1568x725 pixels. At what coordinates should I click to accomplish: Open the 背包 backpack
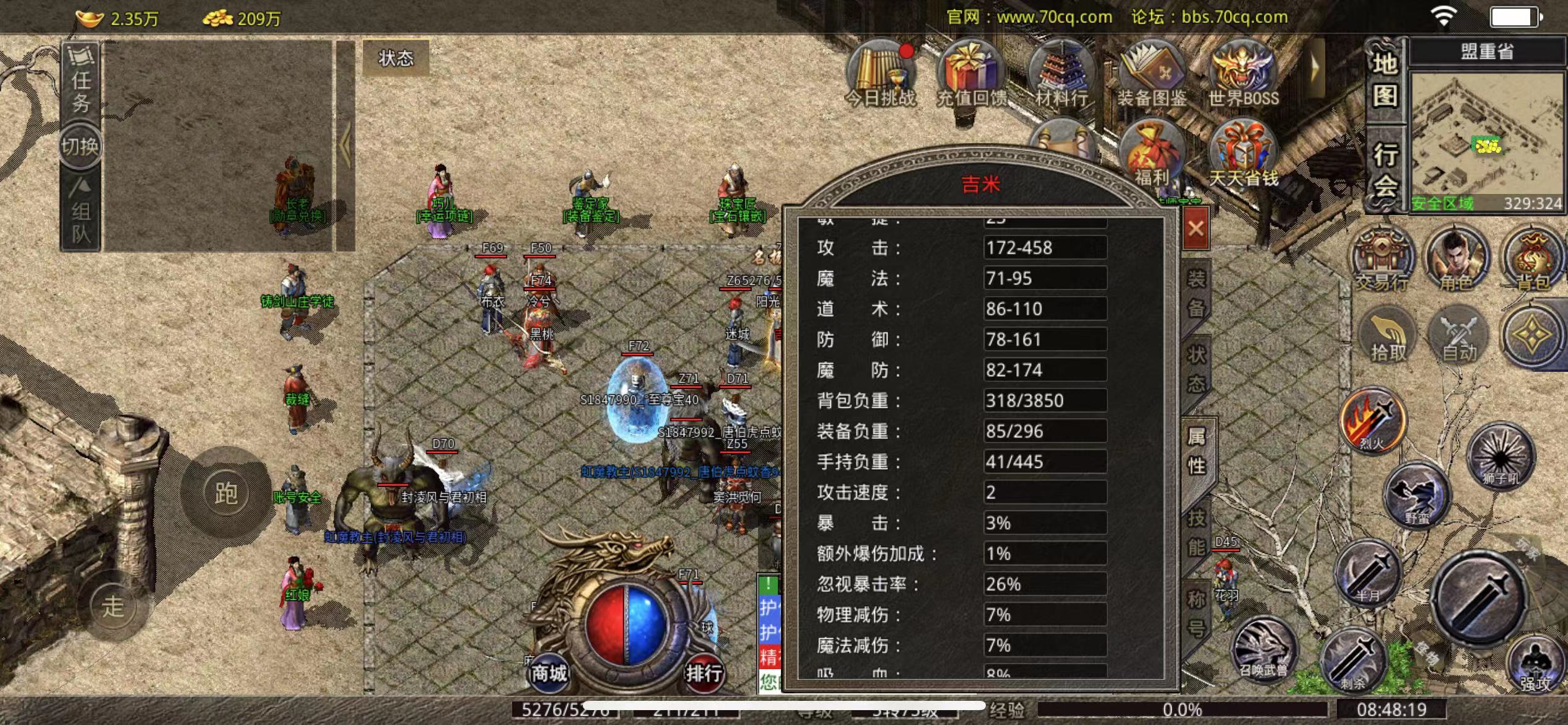[x=1532, y=261]
